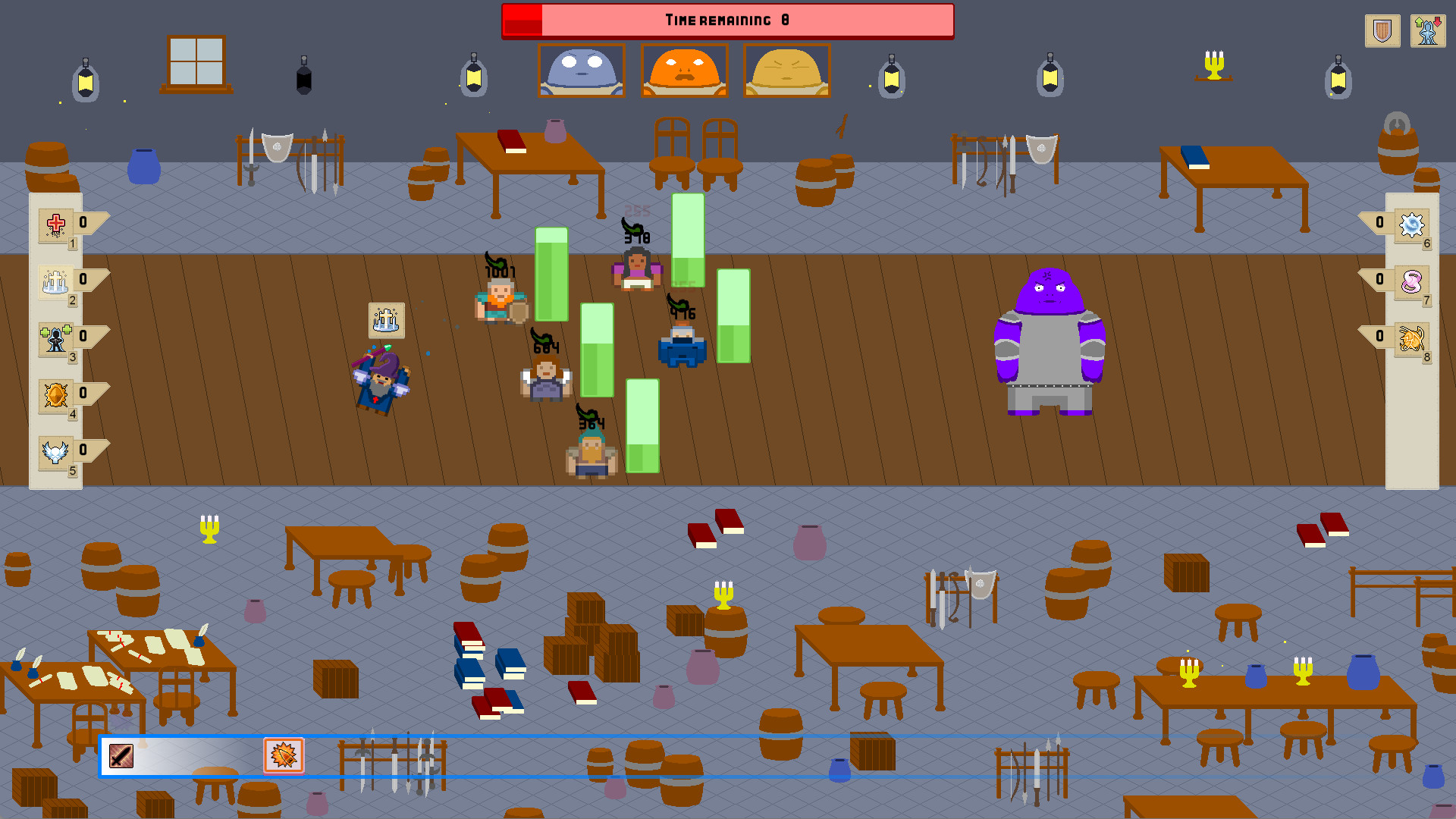Click the red countdown progress bar

(x=523, y=20)
